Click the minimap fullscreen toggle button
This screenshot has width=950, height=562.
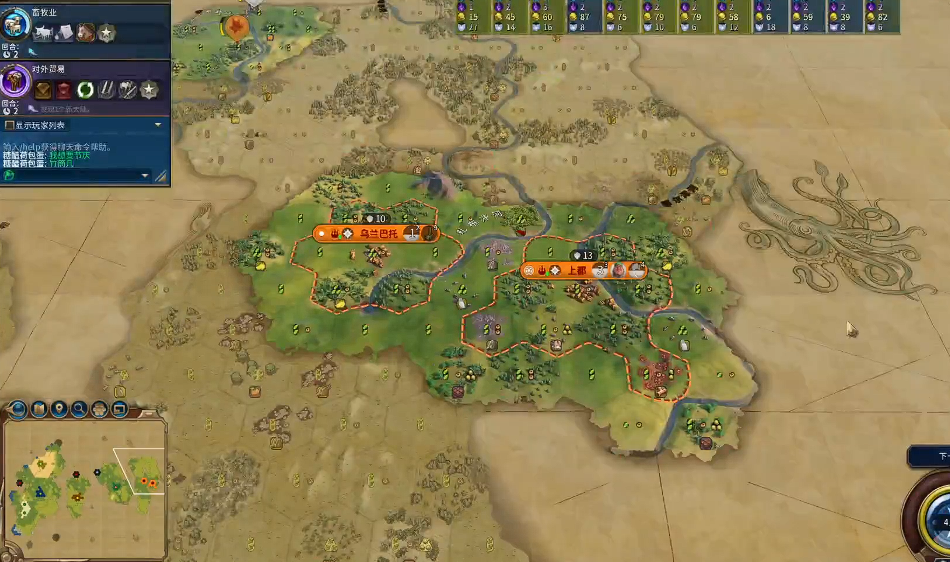[x=120, y=409]
